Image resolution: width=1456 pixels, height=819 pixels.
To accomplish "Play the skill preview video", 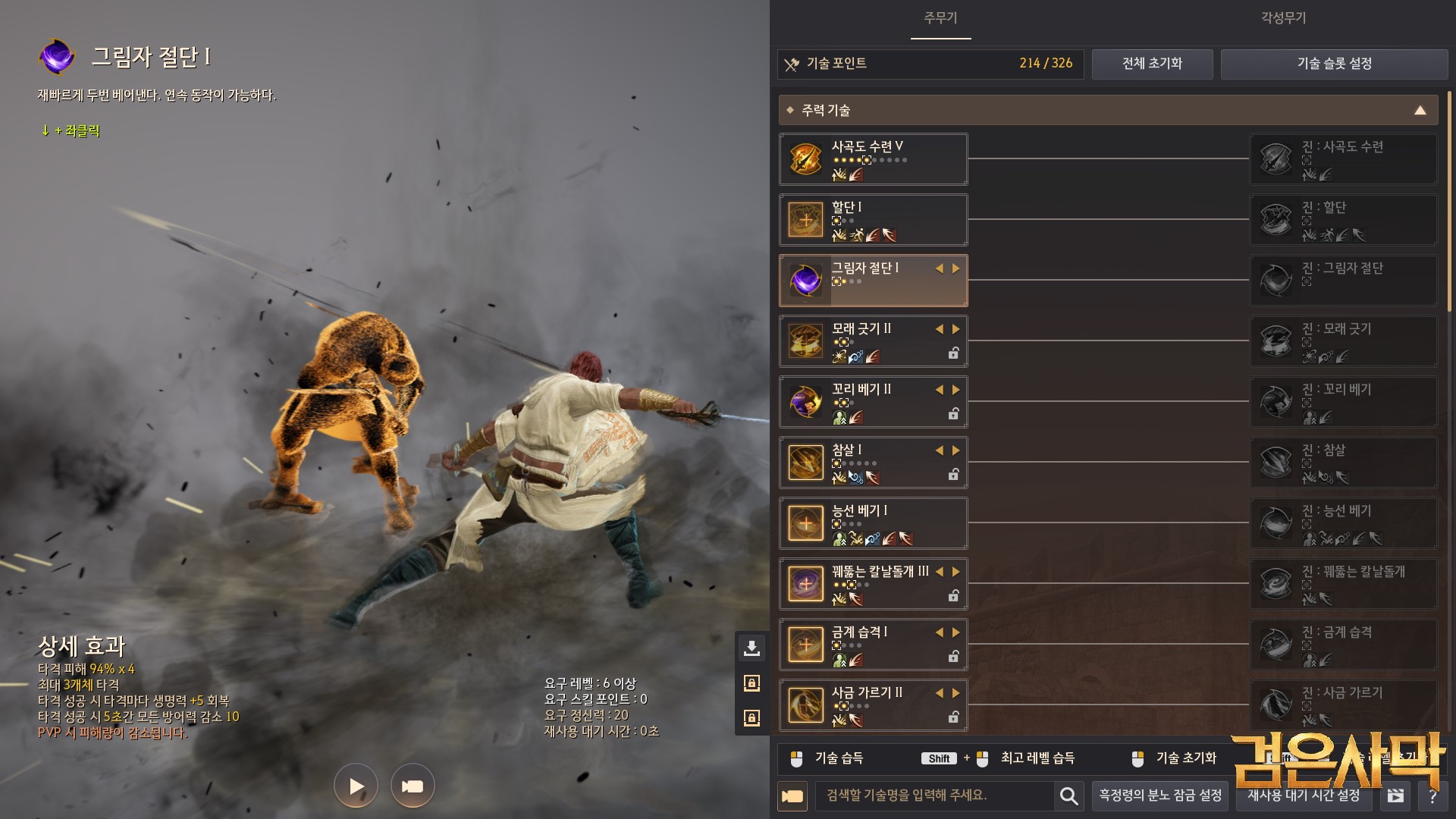I will [x=356, y=786].
